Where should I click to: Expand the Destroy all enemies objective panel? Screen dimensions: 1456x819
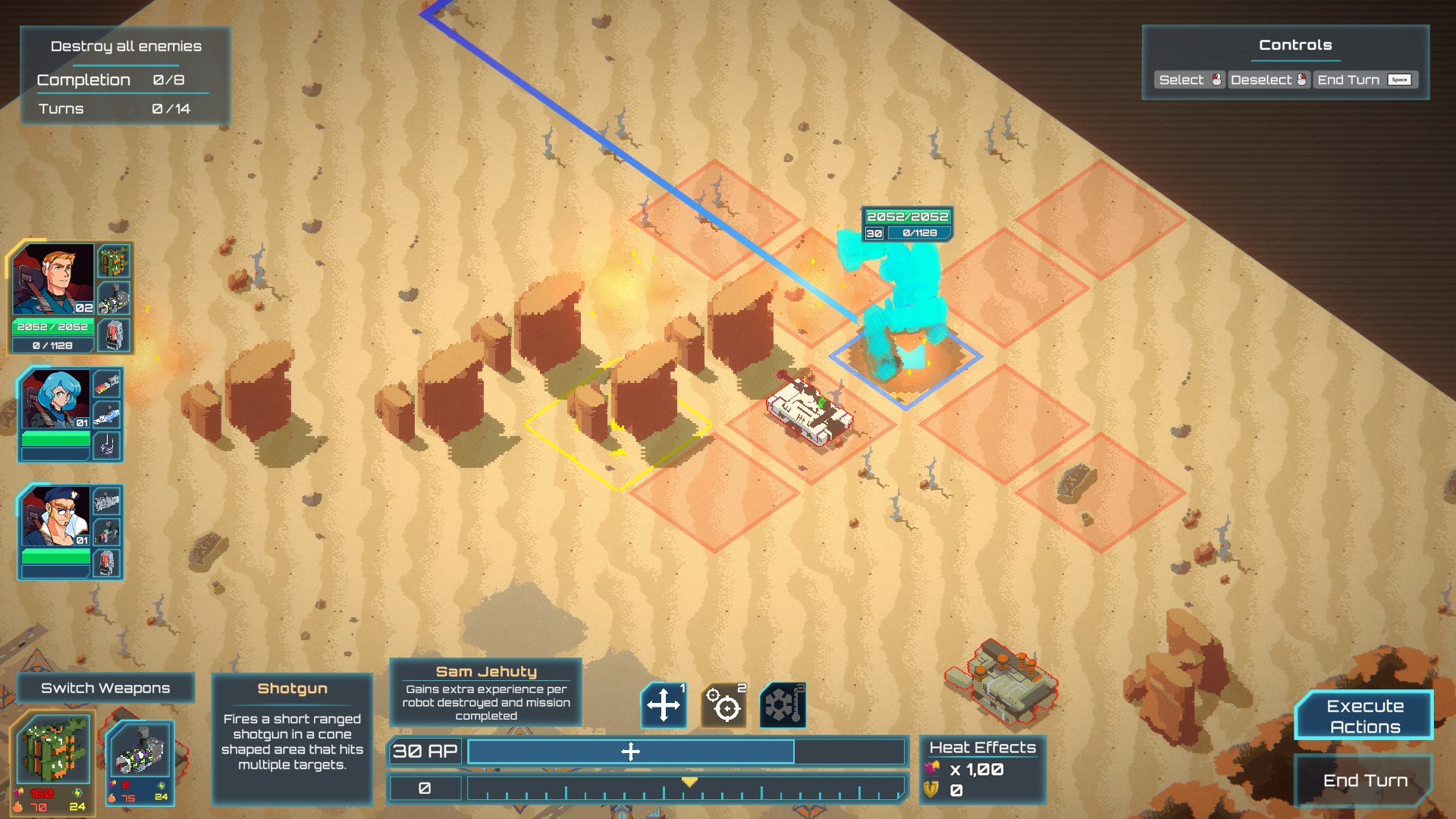tap(126, 46)
